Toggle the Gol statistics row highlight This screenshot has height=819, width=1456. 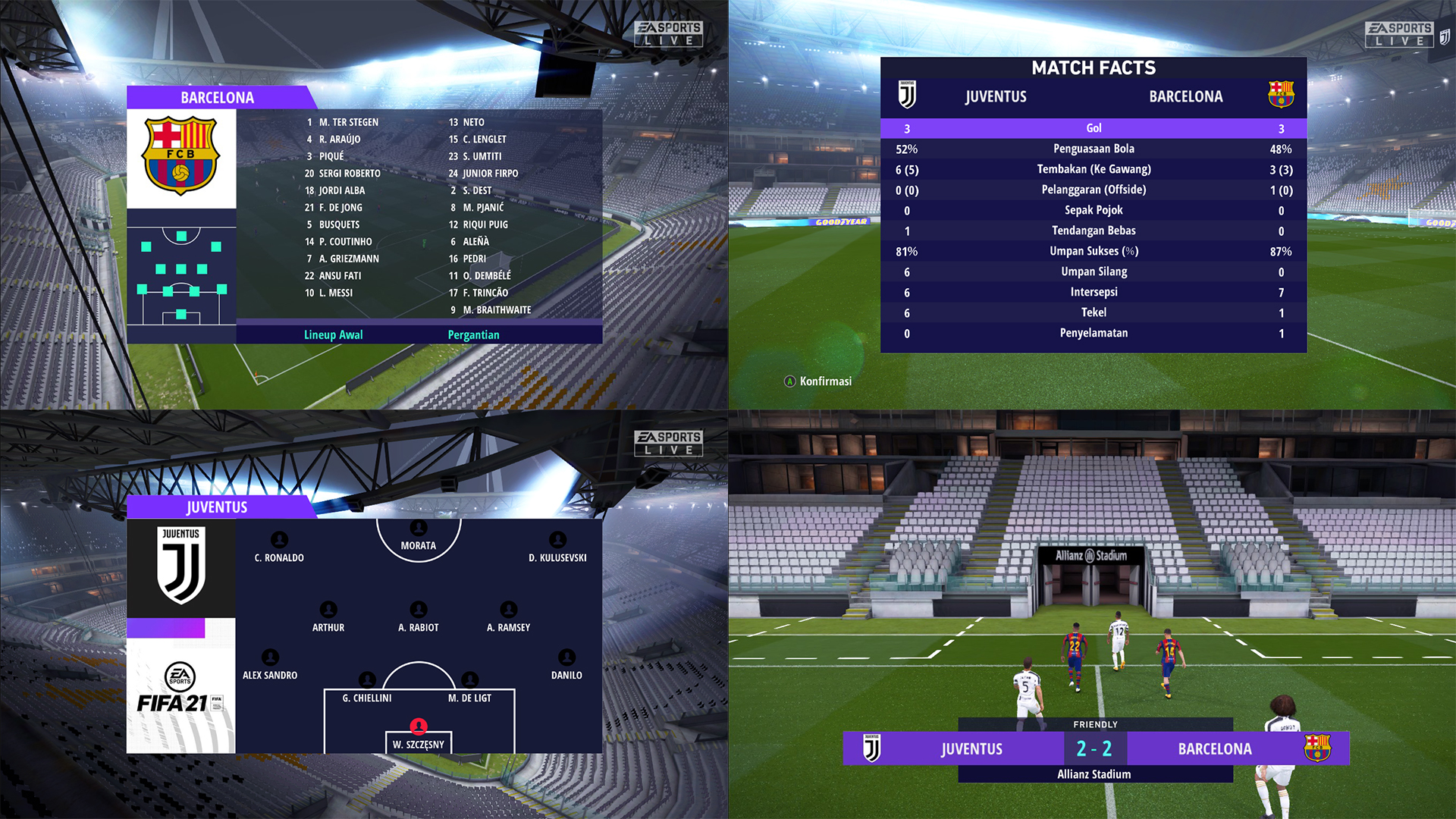point(1093,128)
